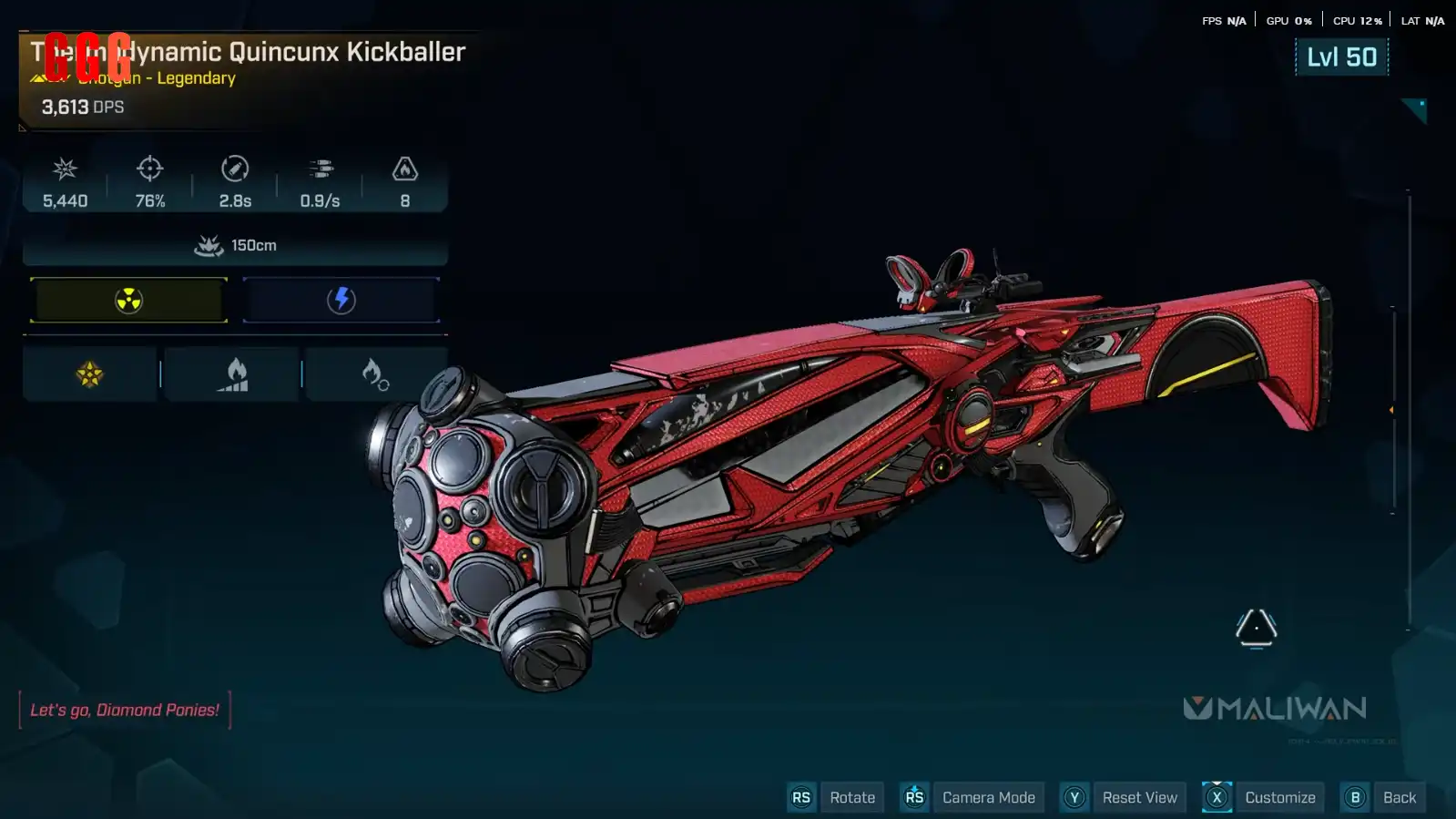Inspect the flame with circle perk icon
Viewport: 1456px width, 819px height.
pyautogui.click(x=375, y=374)
